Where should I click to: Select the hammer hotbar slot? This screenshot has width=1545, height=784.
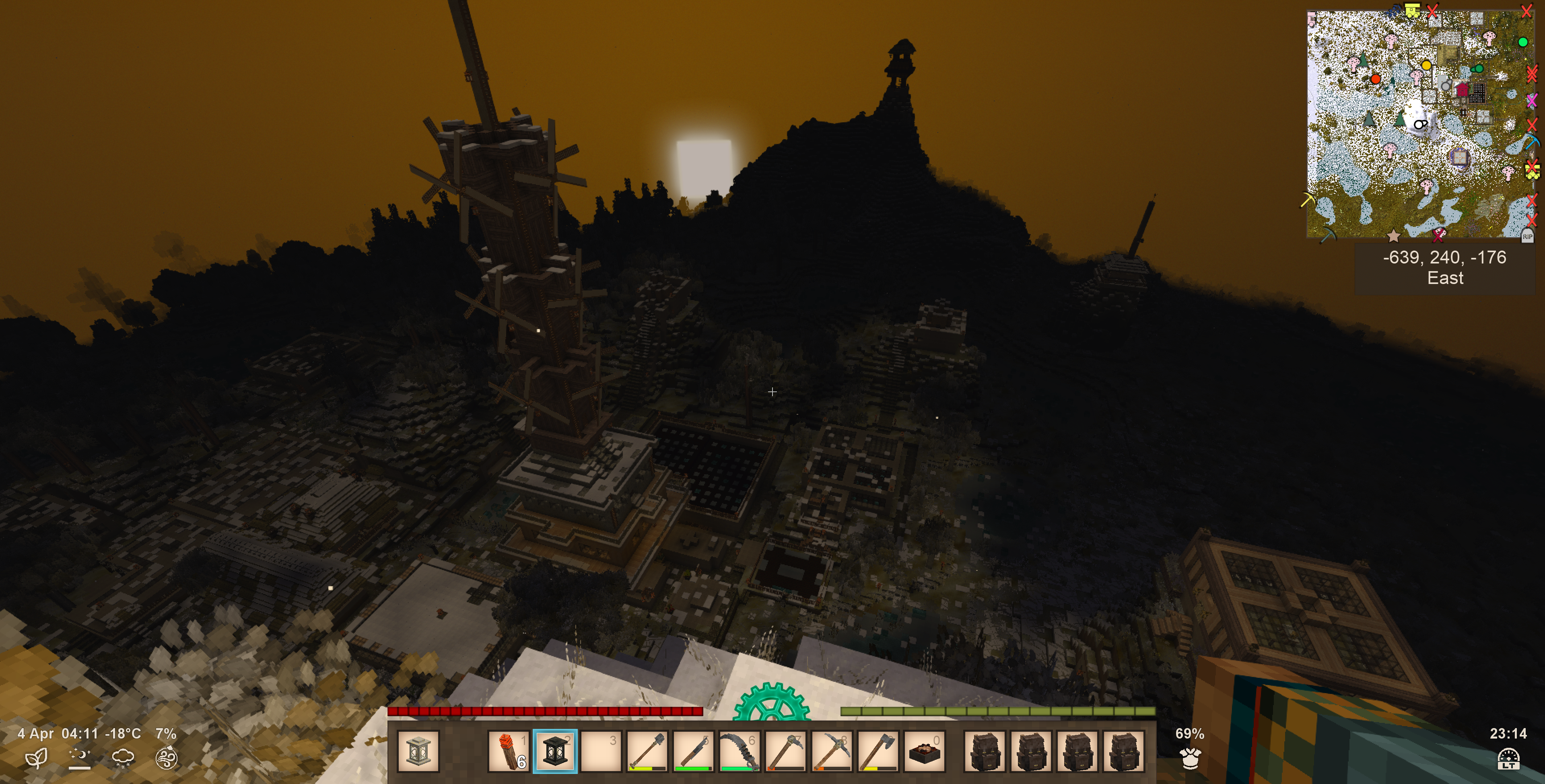coord(786,751)
